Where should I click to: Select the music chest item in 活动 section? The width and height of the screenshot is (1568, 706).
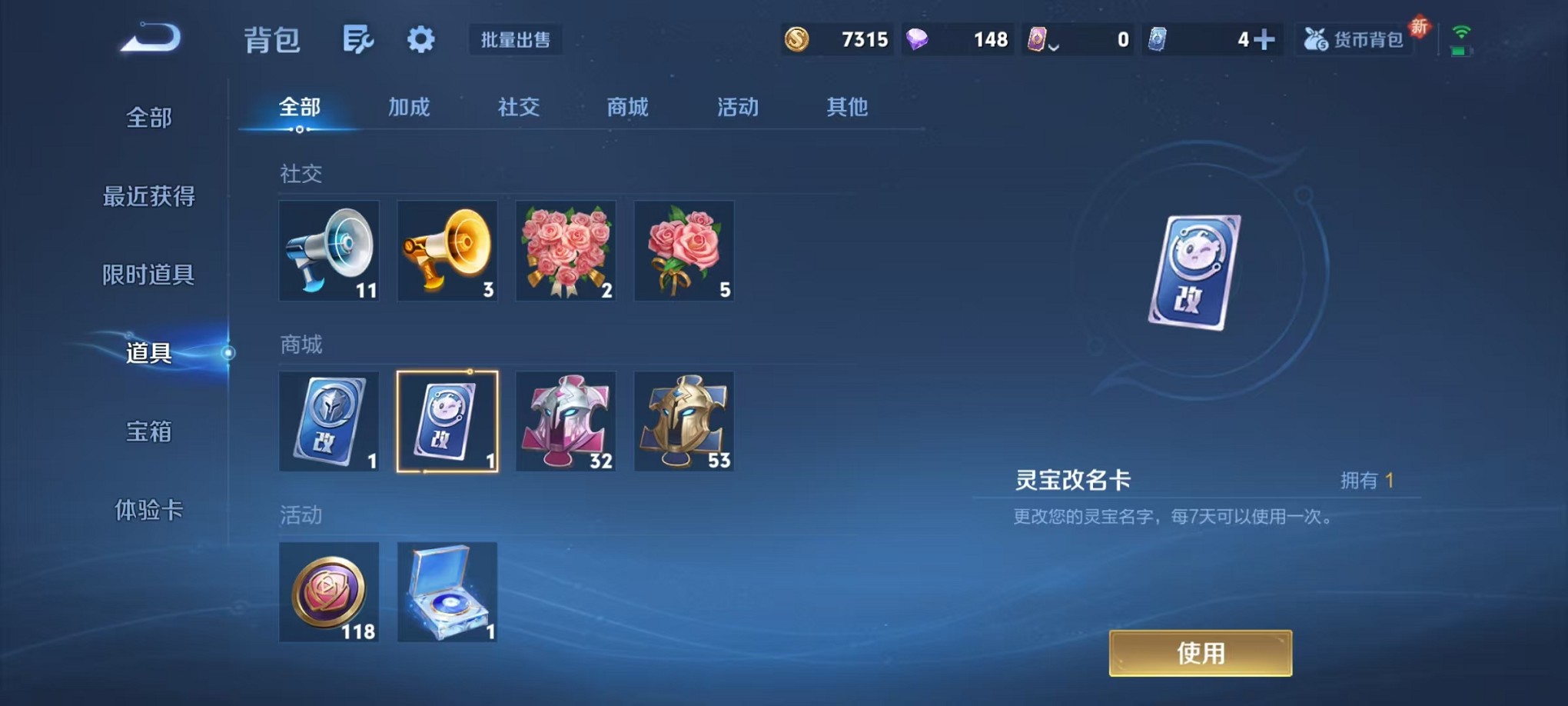[447, 592]
